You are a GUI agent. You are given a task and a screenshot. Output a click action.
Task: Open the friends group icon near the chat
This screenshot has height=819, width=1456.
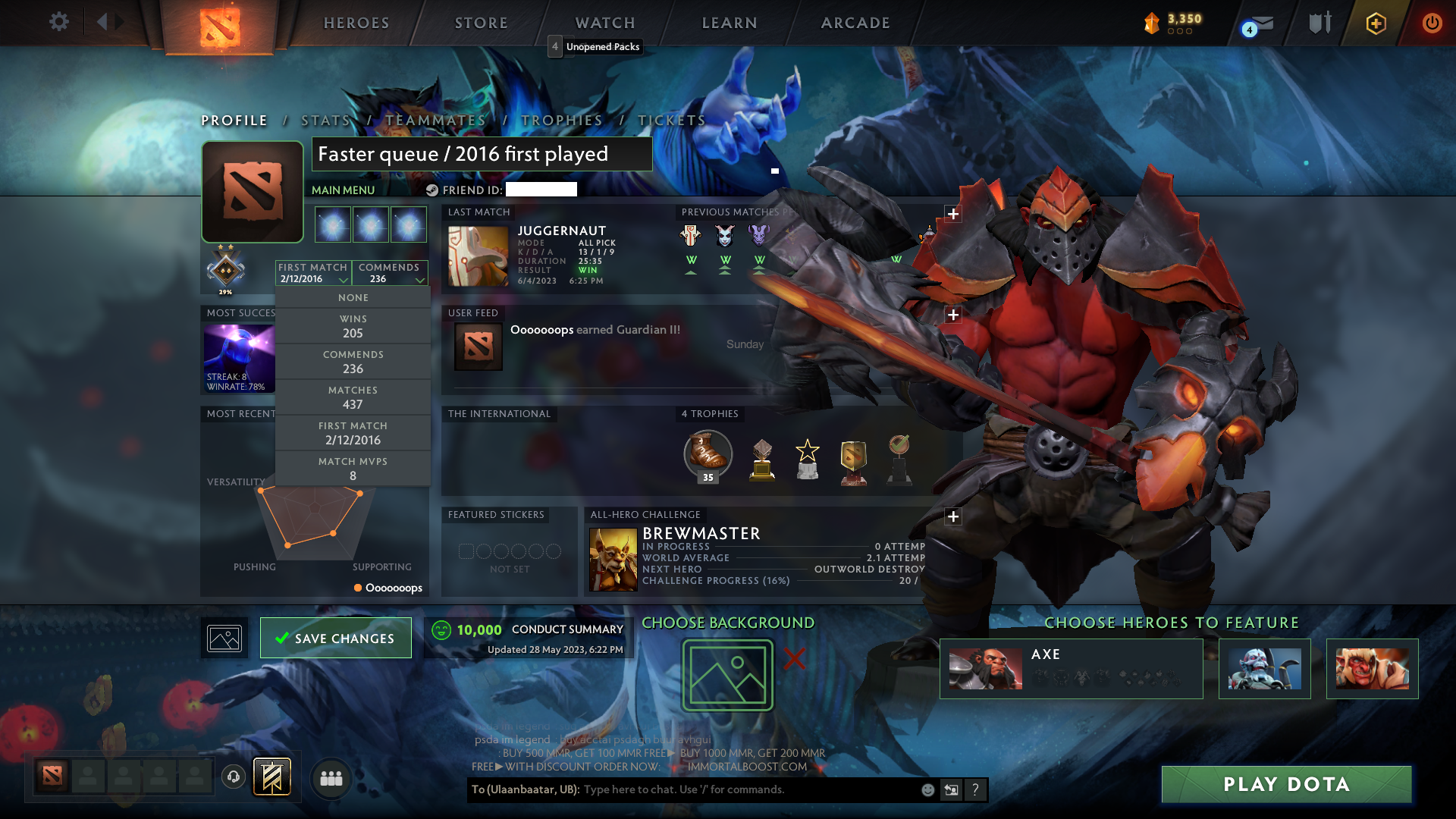(330, 778)
